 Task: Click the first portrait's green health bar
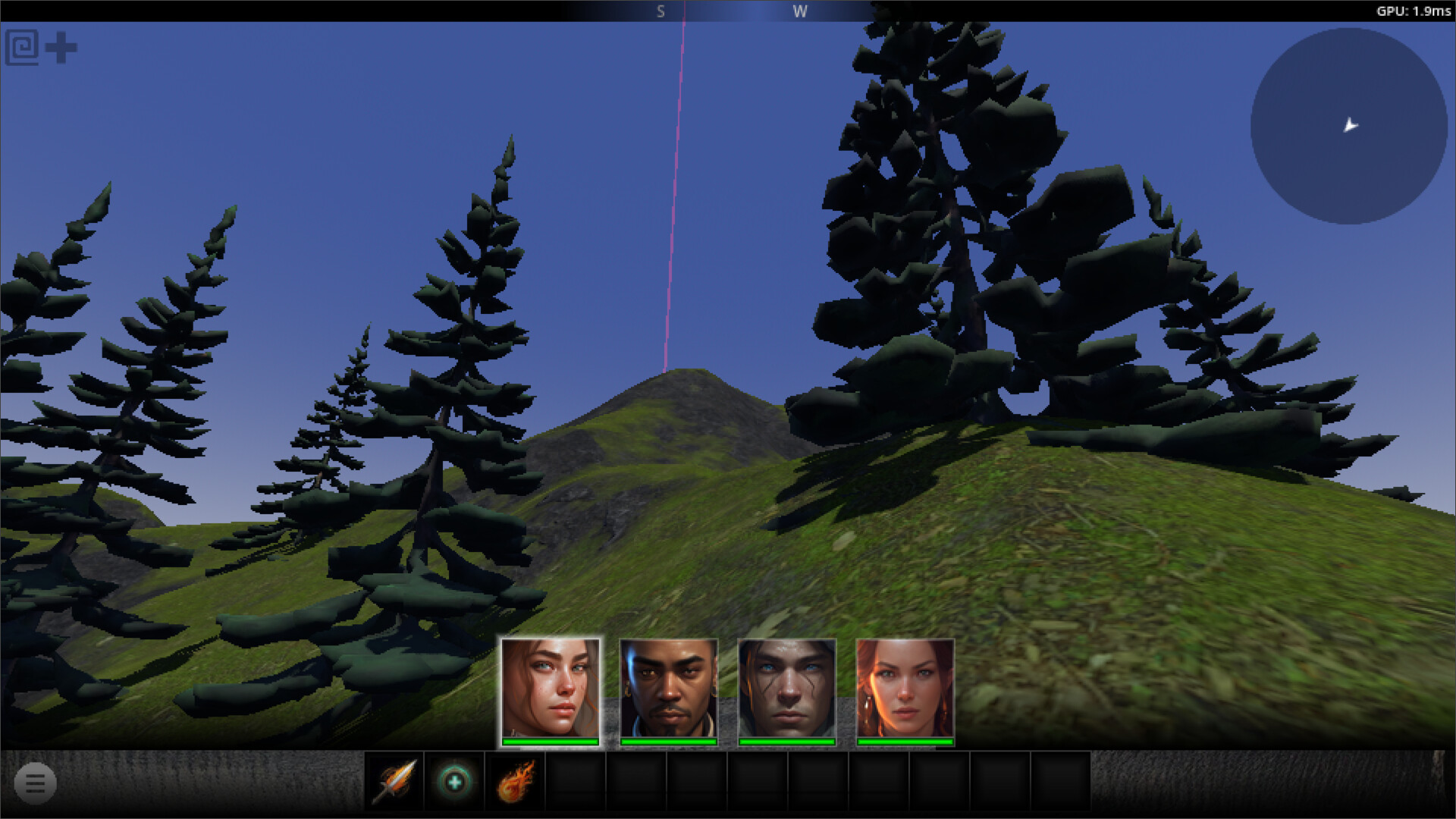point(548,739)
